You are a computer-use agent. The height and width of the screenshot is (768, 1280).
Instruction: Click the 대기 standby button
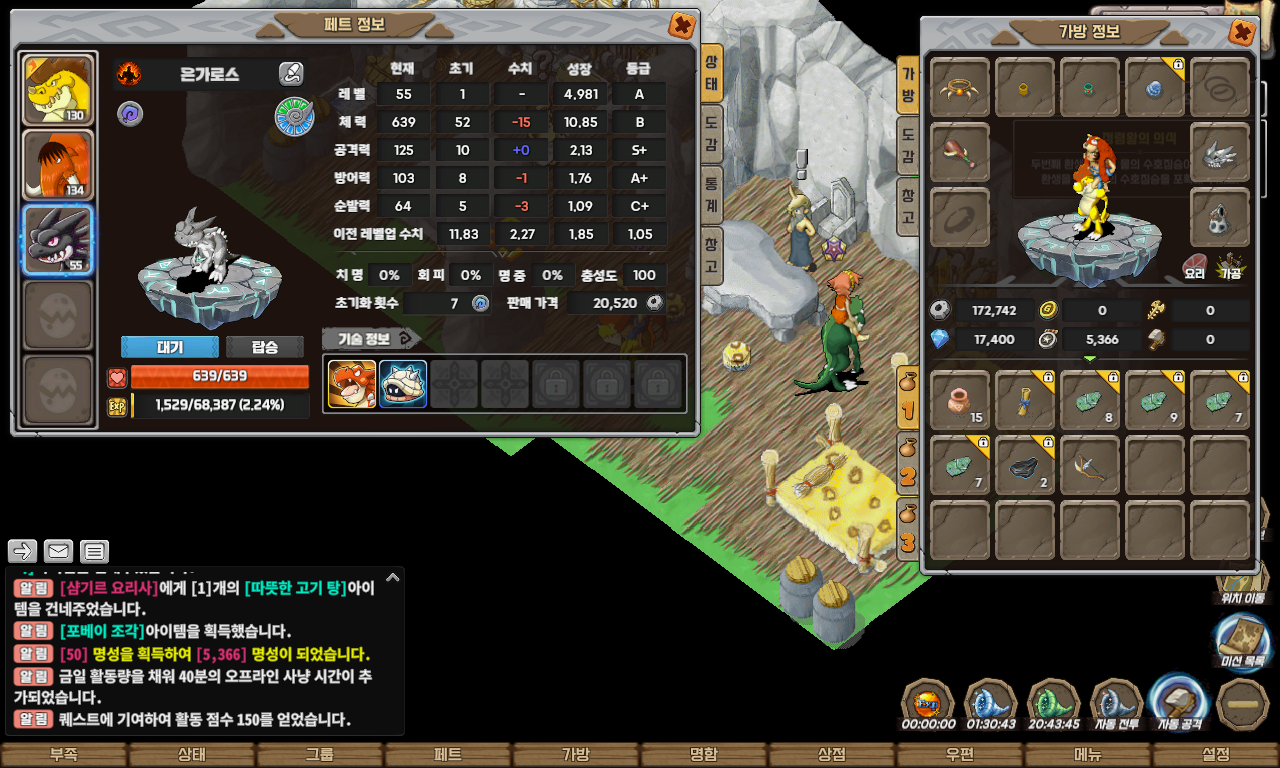[x=170, y=347]
